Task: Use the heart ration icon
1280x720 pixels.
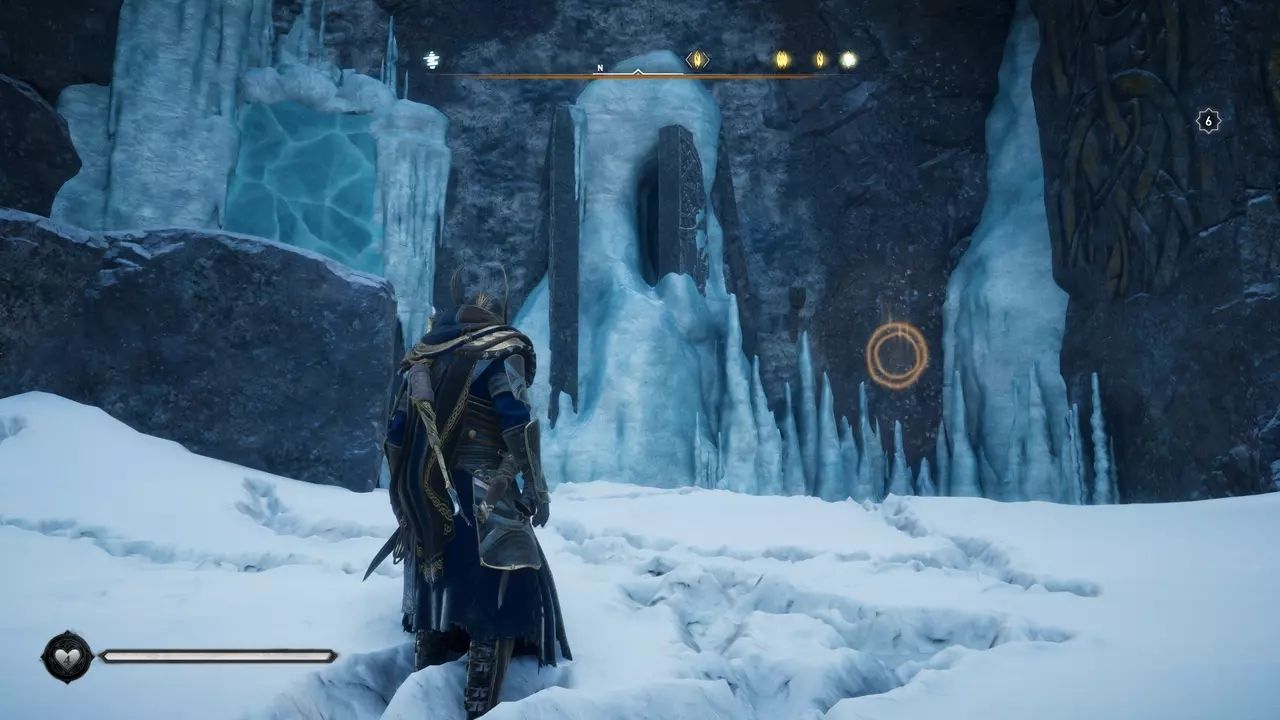Action: (67, 657)
